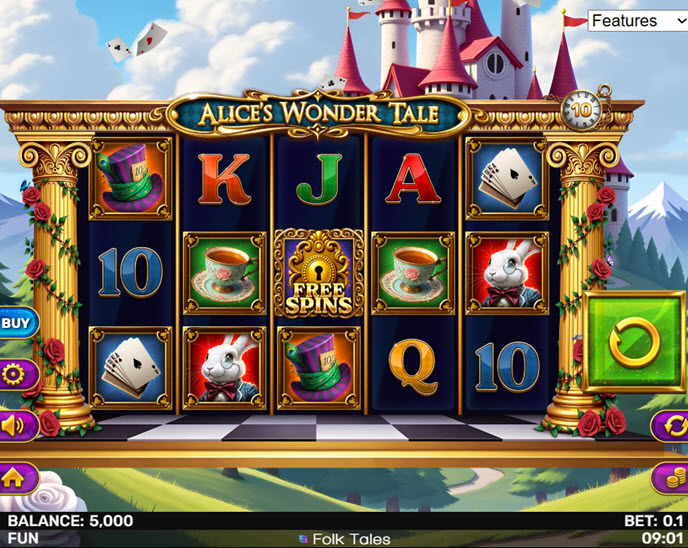Go to the home screen
Image resolution: width=688 pixels, height=548 pixels.
pyautogui.click(x=14, y=478)
